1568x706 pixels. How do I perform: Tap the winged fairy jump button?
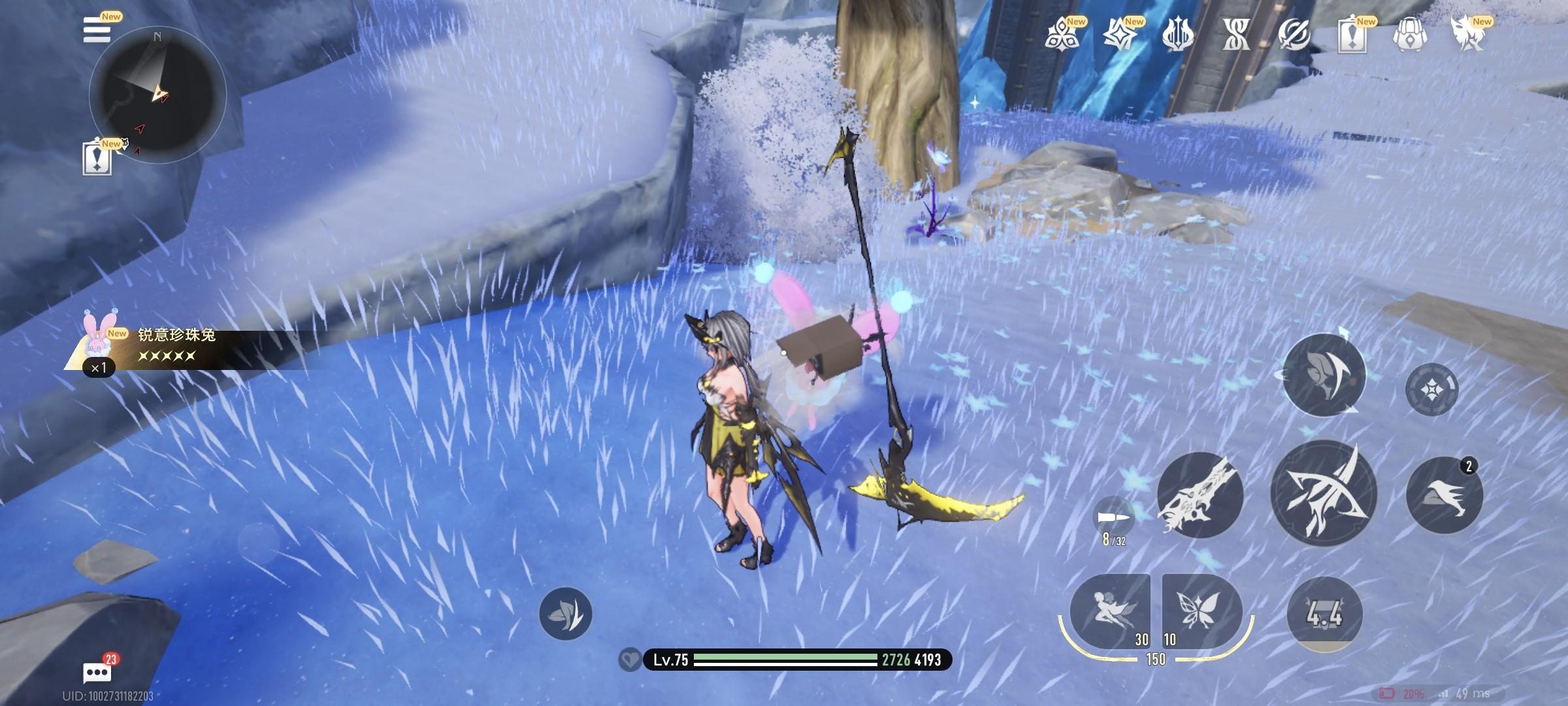tap(1110, 611)
